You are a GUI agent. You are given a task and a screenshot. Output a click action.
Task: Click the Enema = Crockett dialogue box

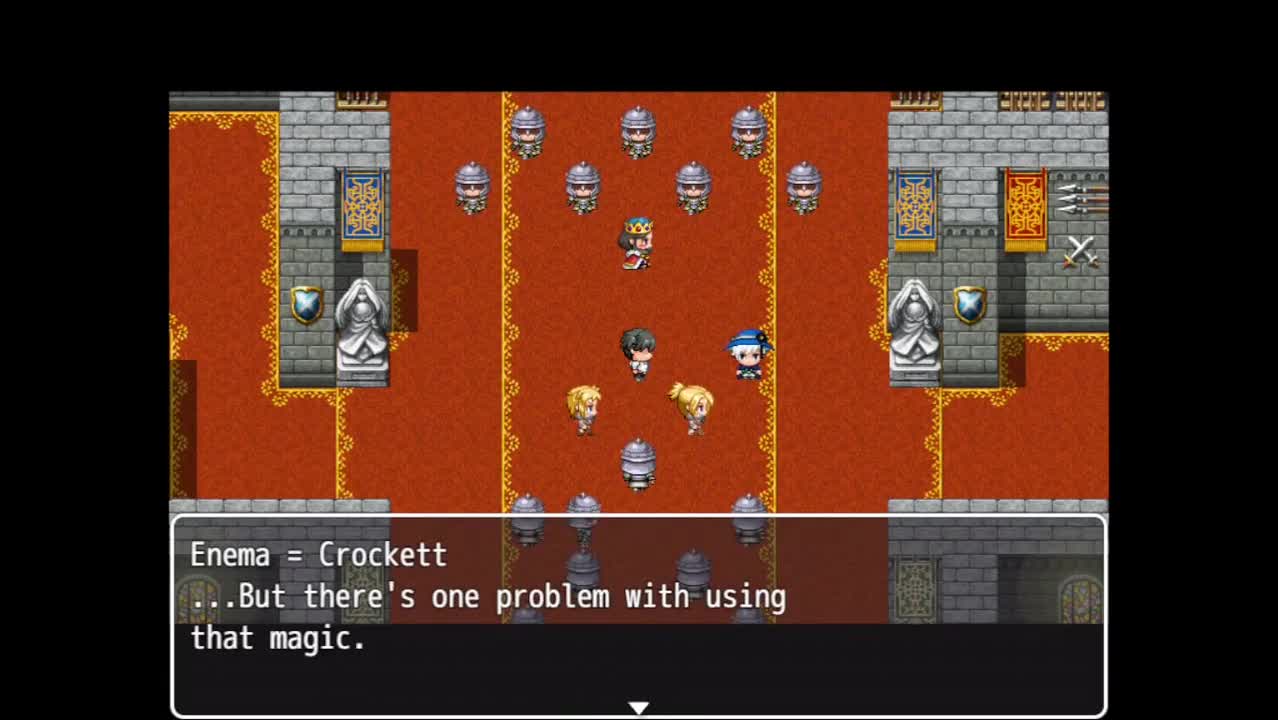(x=638, y=615)
